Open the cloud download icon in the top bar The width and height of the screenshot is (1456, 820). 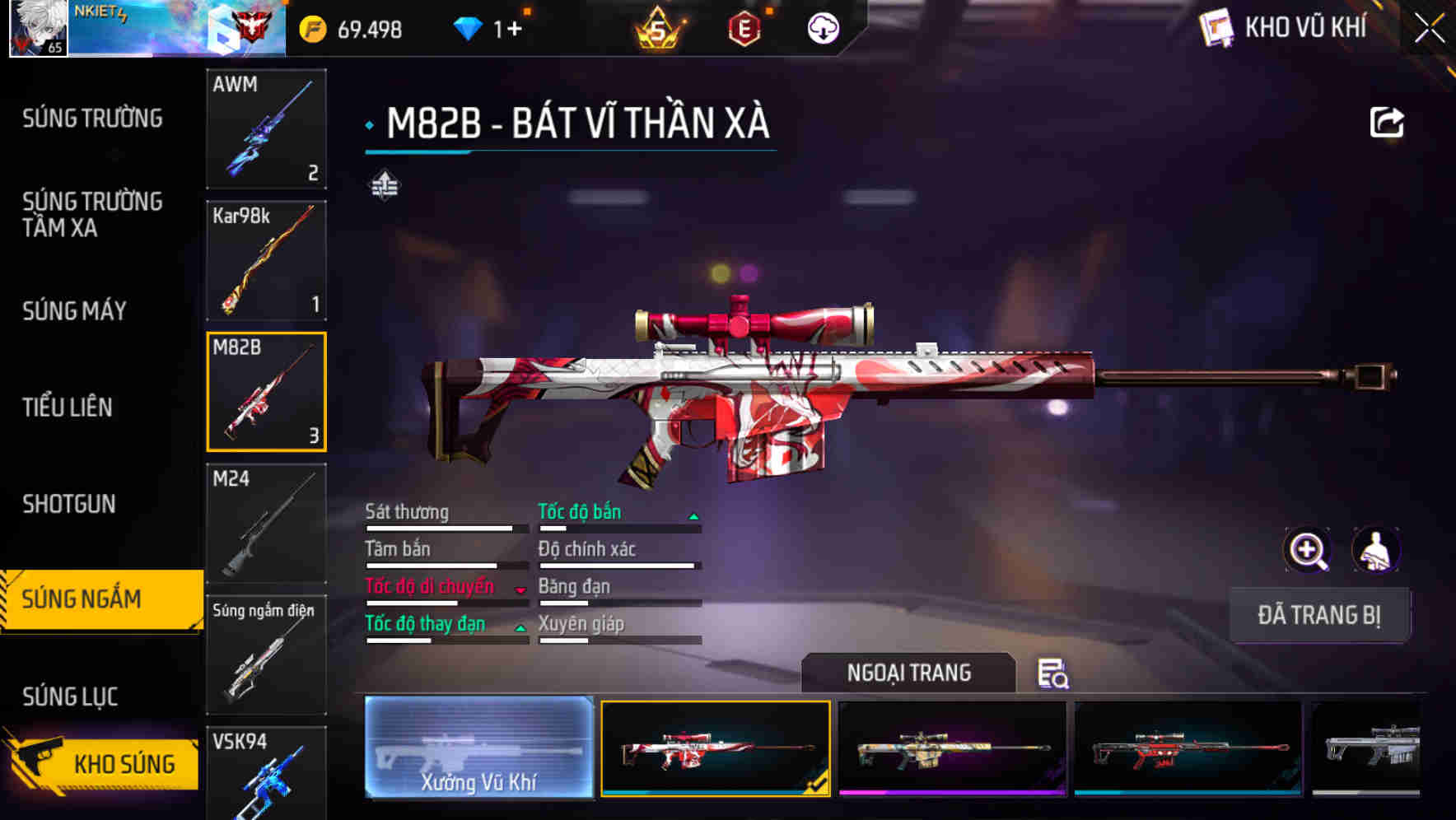(821, 28)
